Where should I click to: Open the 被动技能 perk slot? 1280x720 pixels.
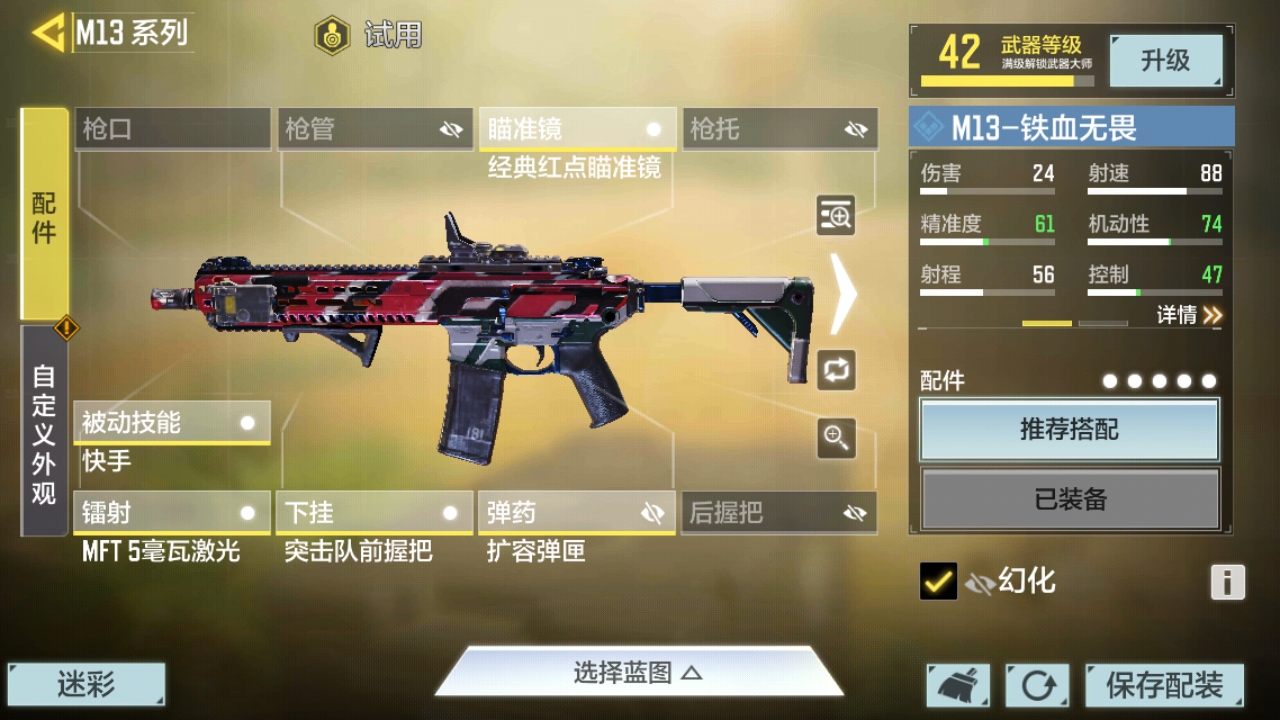pyautogui.click(x=171, y=423)
